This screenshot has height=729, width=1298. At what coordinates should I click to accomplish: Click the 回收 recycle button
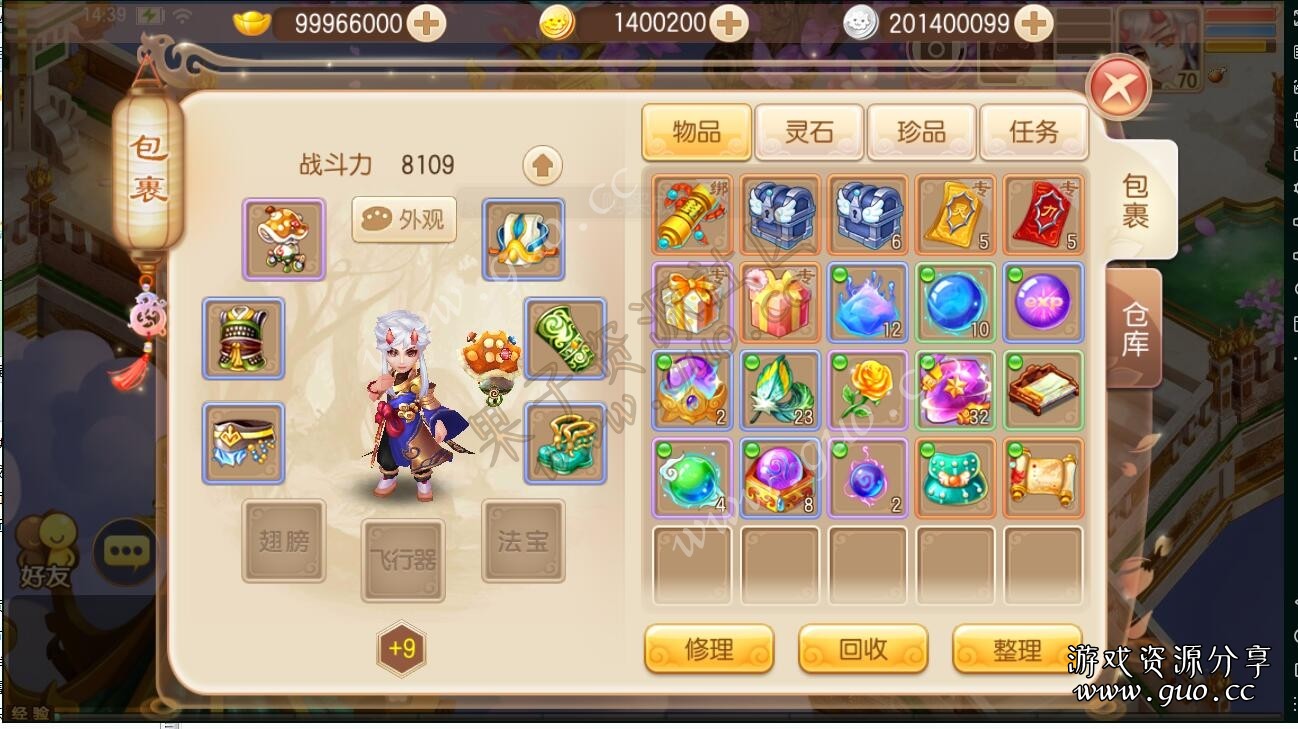pyautogui.click(x=863, y=649)
